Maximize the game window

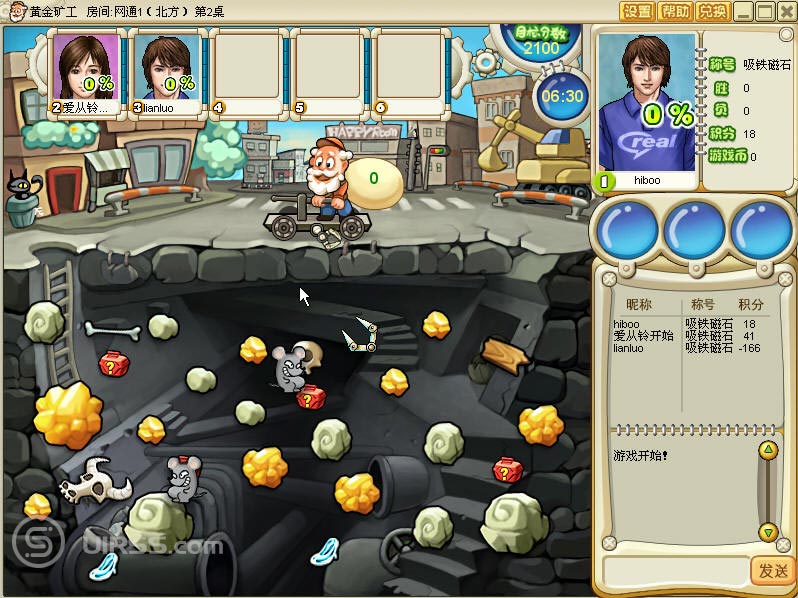[764, 12]
